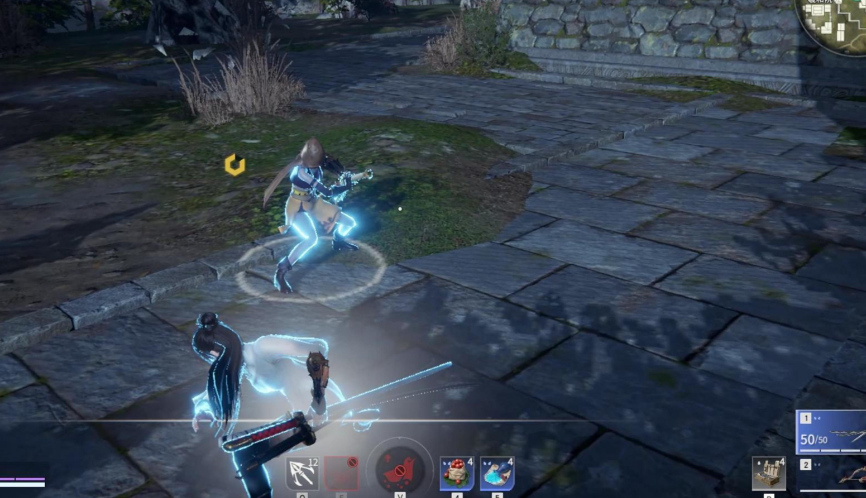Select the tan kit item slot

769,474
